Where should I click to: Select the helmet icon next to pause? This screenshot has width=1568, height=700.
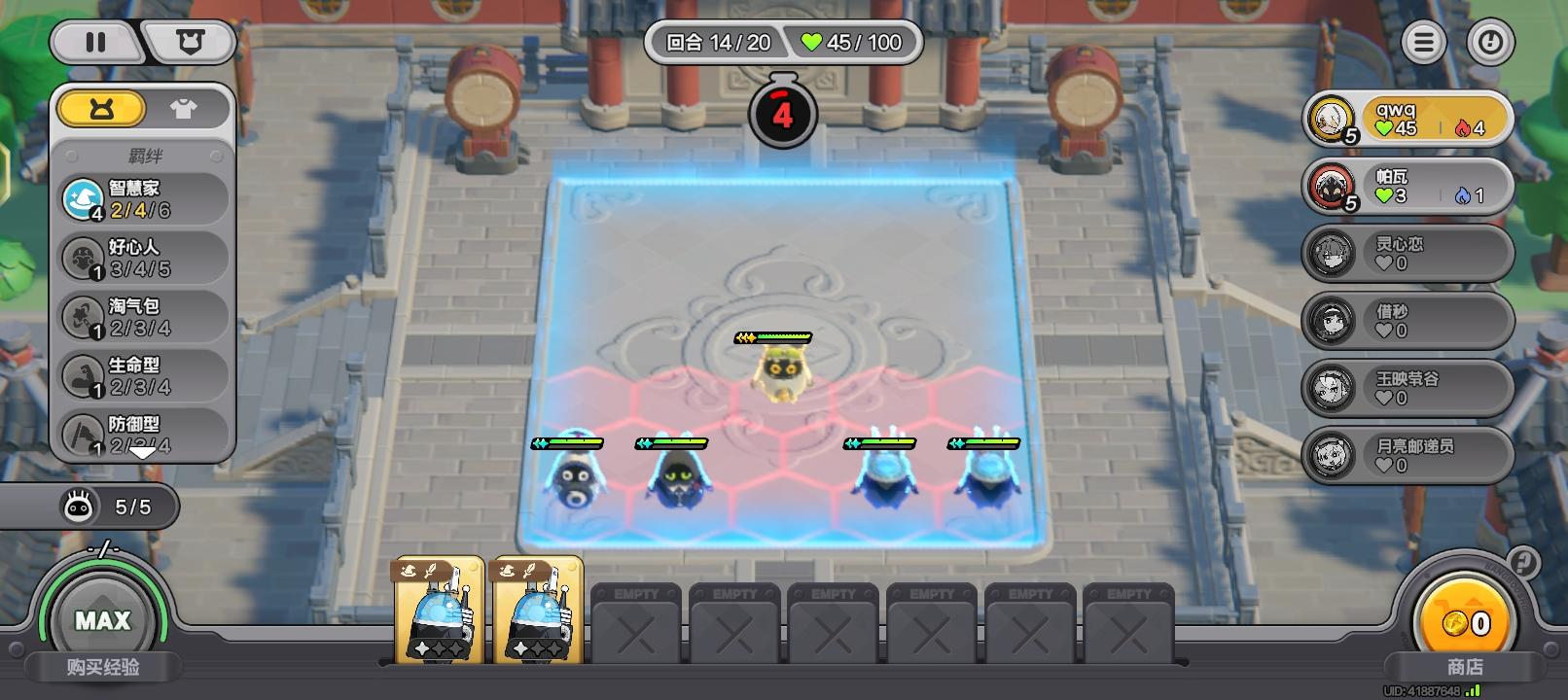pyautogui.click(x=191, y=43)
